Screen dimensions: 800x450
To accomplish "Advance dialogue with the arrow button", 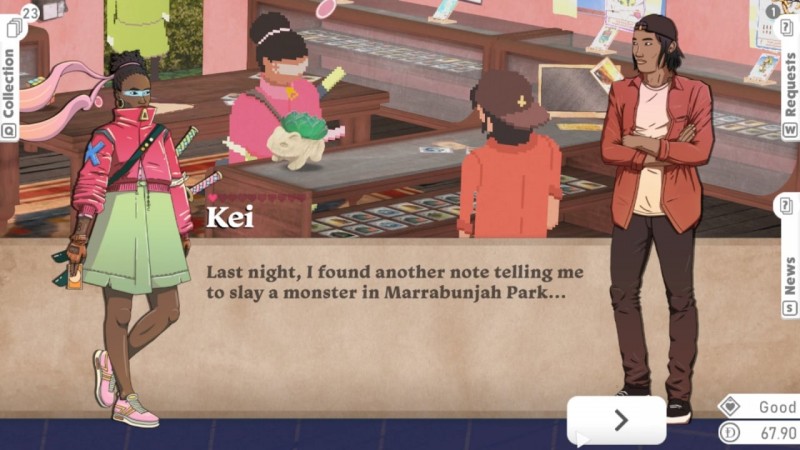I will [x=618, y=420].
